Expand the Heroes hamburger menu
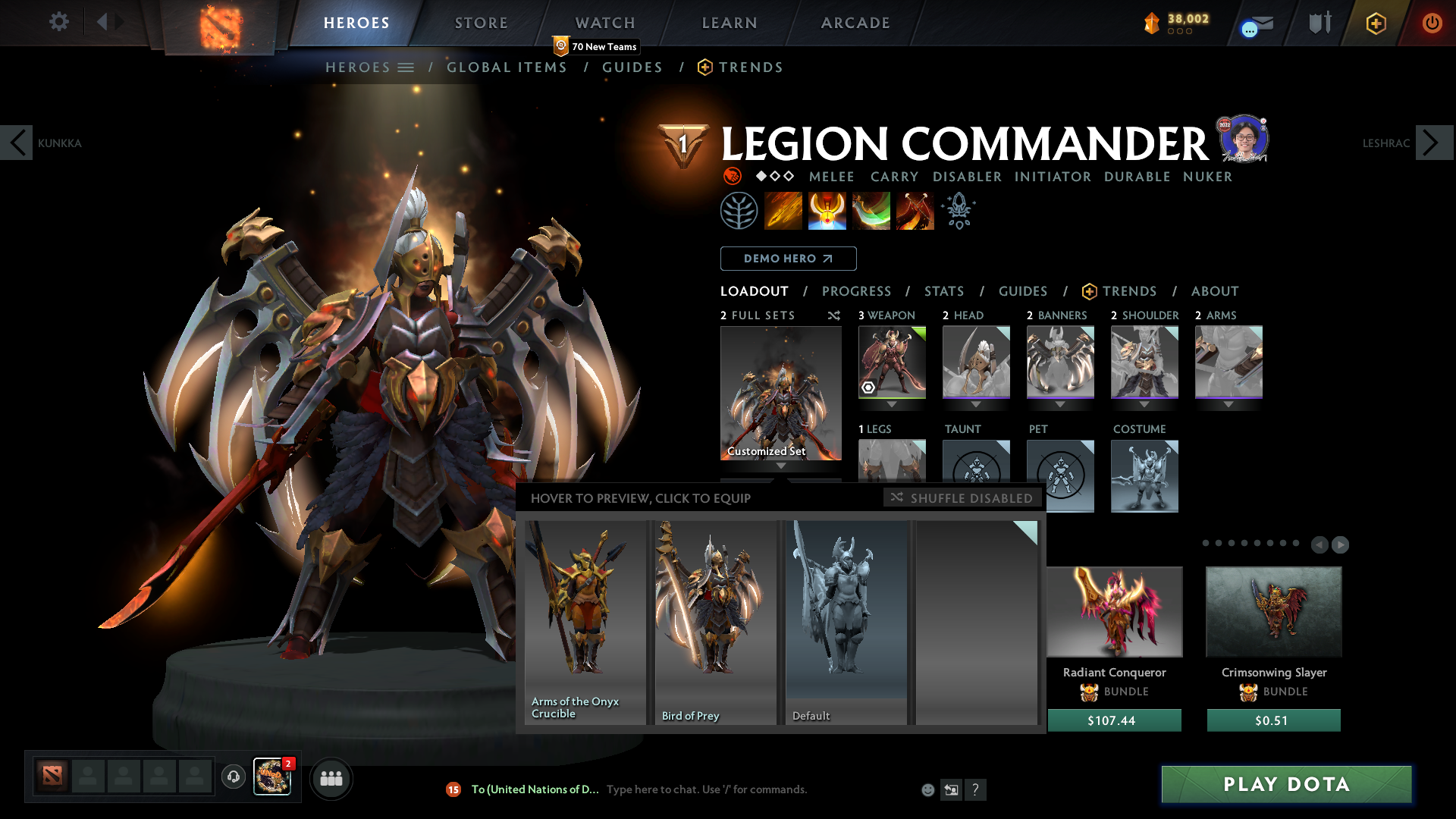Viewport: 1456px width, 819px height. (x=407, y=67)
